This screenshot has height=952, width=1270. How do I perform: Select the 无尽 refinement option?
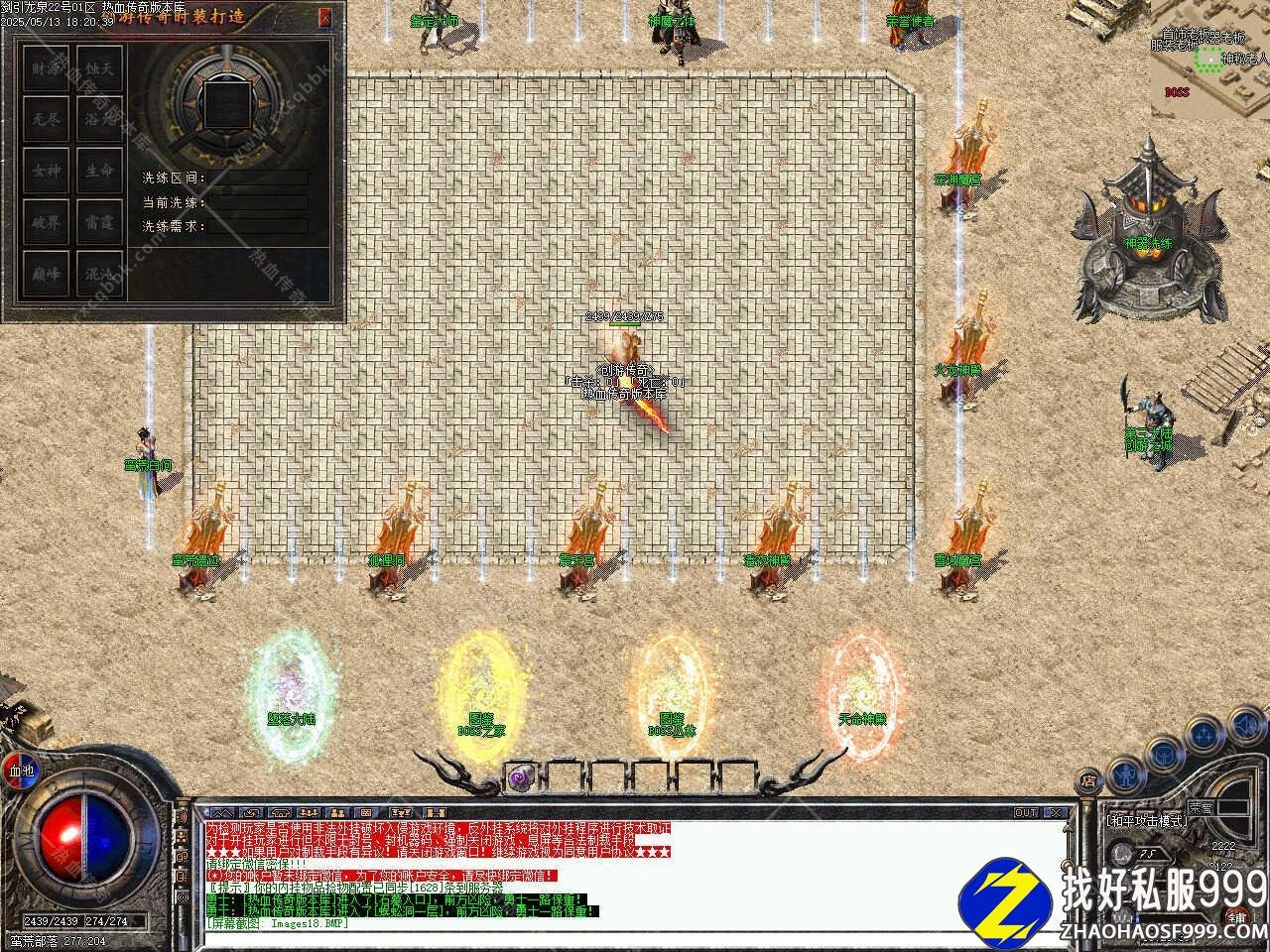tap(46, 119)
